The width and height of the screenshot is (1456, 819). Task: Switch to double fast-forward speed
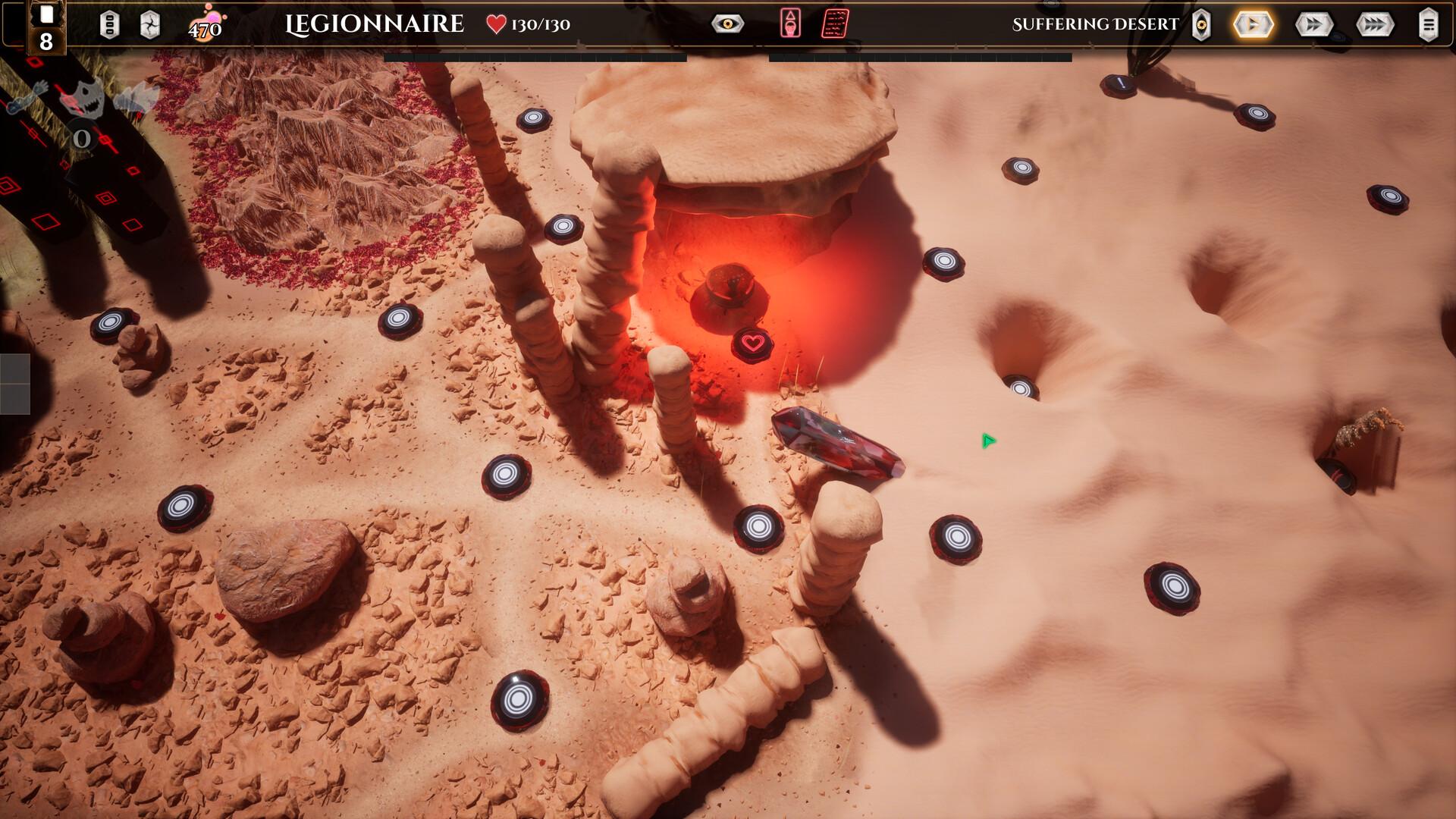coord(1313,25)
